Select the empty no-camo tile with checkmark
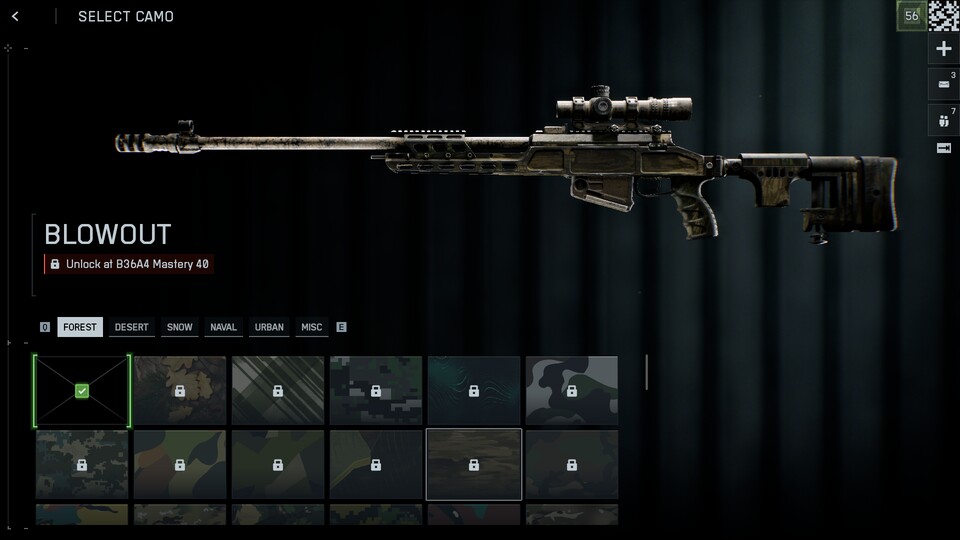Image resolution: width=960 pixels, height=540 pixels. coord(82,391)
